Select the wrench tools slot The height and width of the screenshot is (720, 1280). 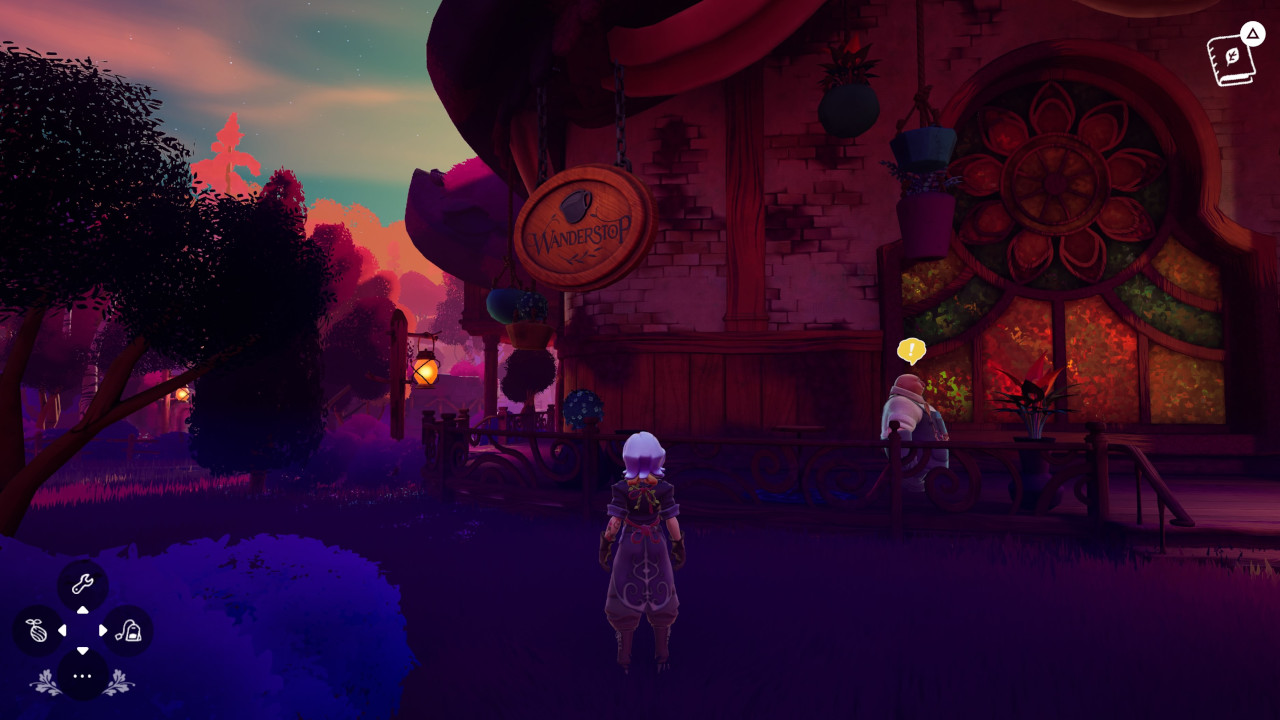(x=82, y=585)
